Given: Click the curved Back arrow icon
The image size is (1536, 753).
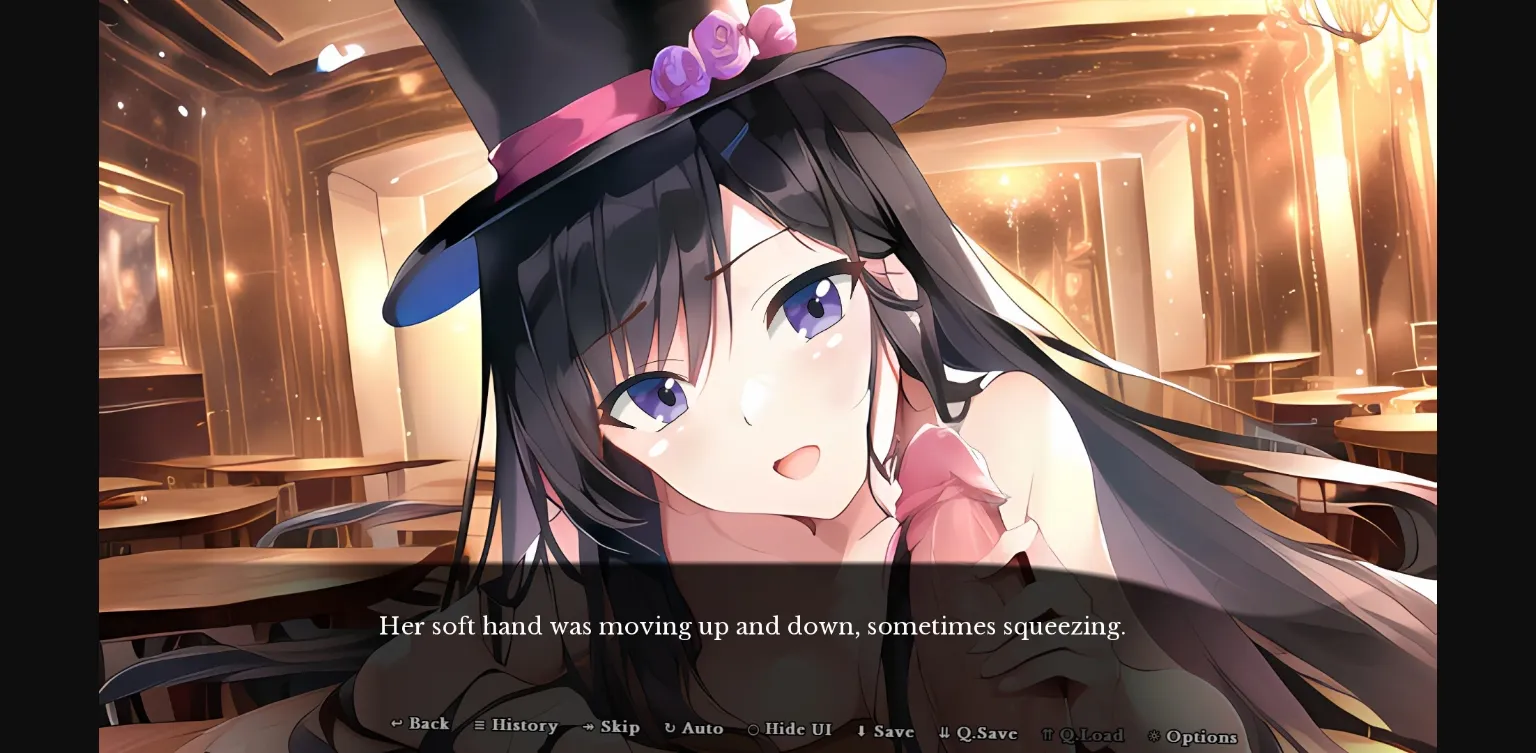Looking at the screenshot, I should click(x=397, y=725).
